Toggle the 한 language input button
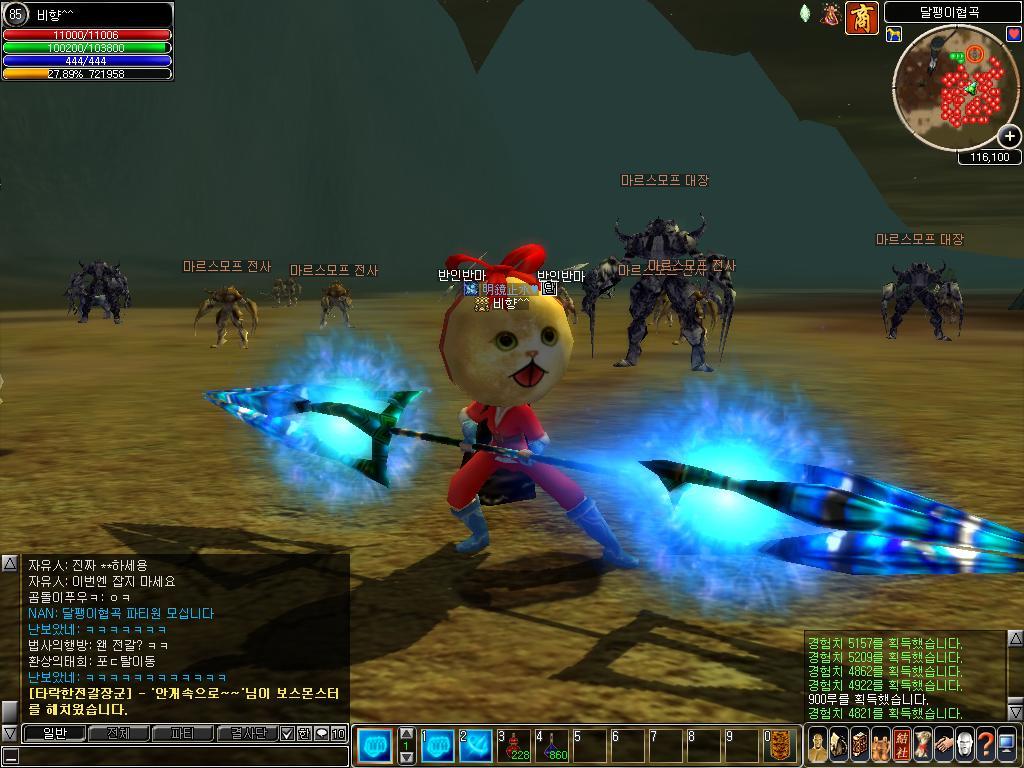The image size is (1024, 768). [x=304, y=733]
